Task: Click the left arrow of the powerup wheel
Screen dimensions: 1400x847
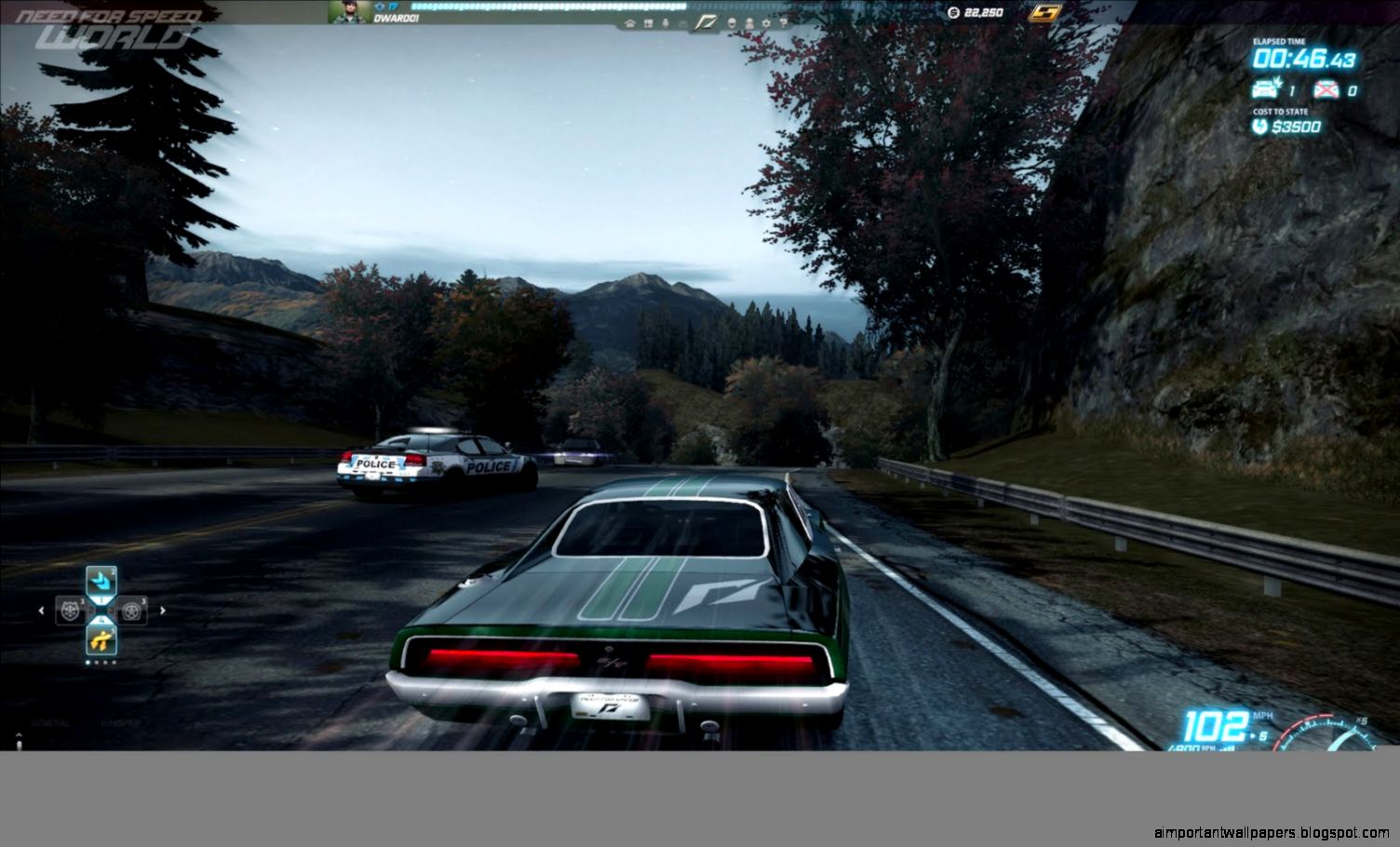Action: tap(41, 610)
